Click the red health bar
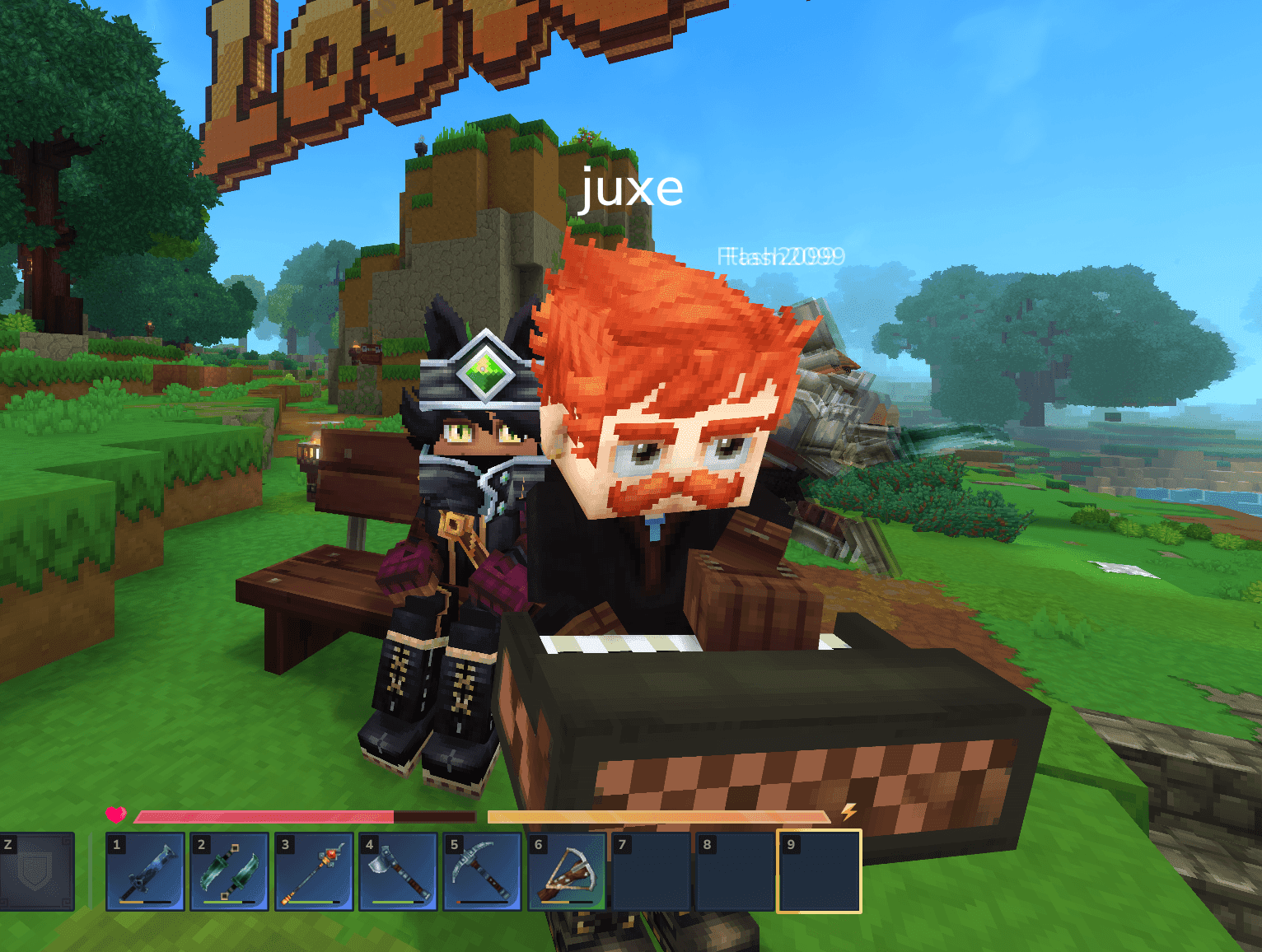 [264, 817]
